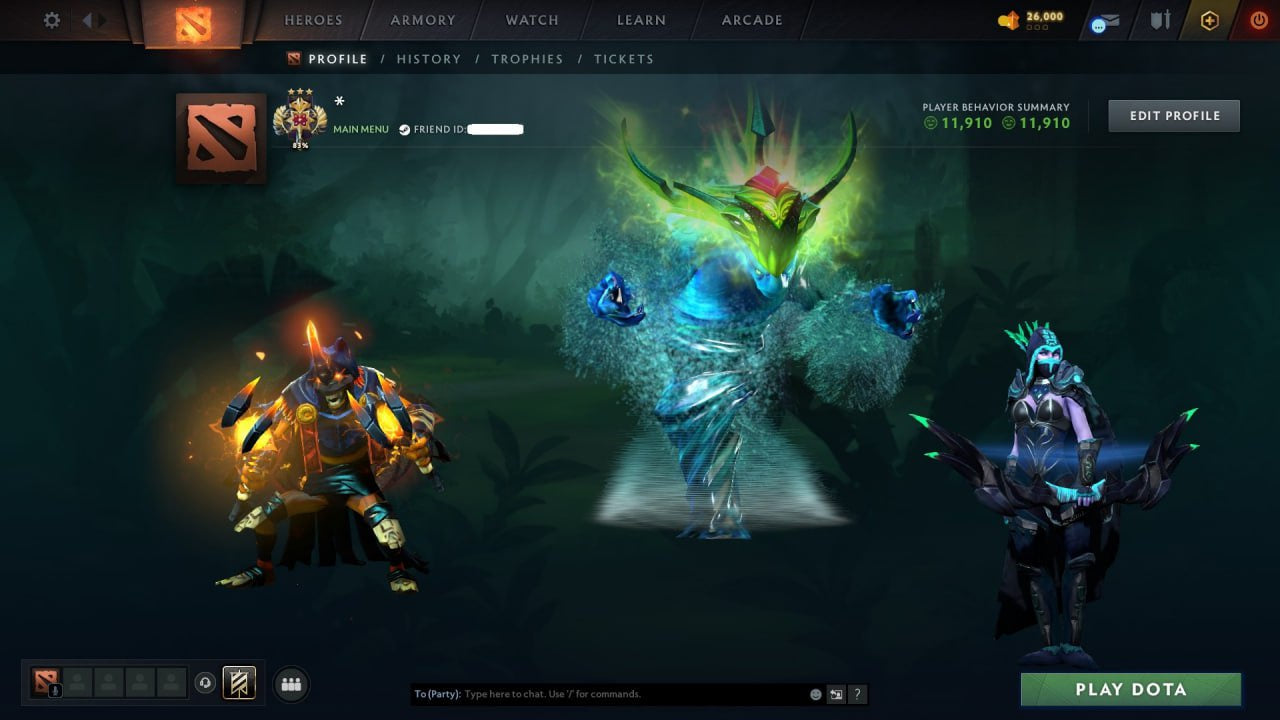Open the chat help with the question mark

pyautogui.click(x=857, y=694)
